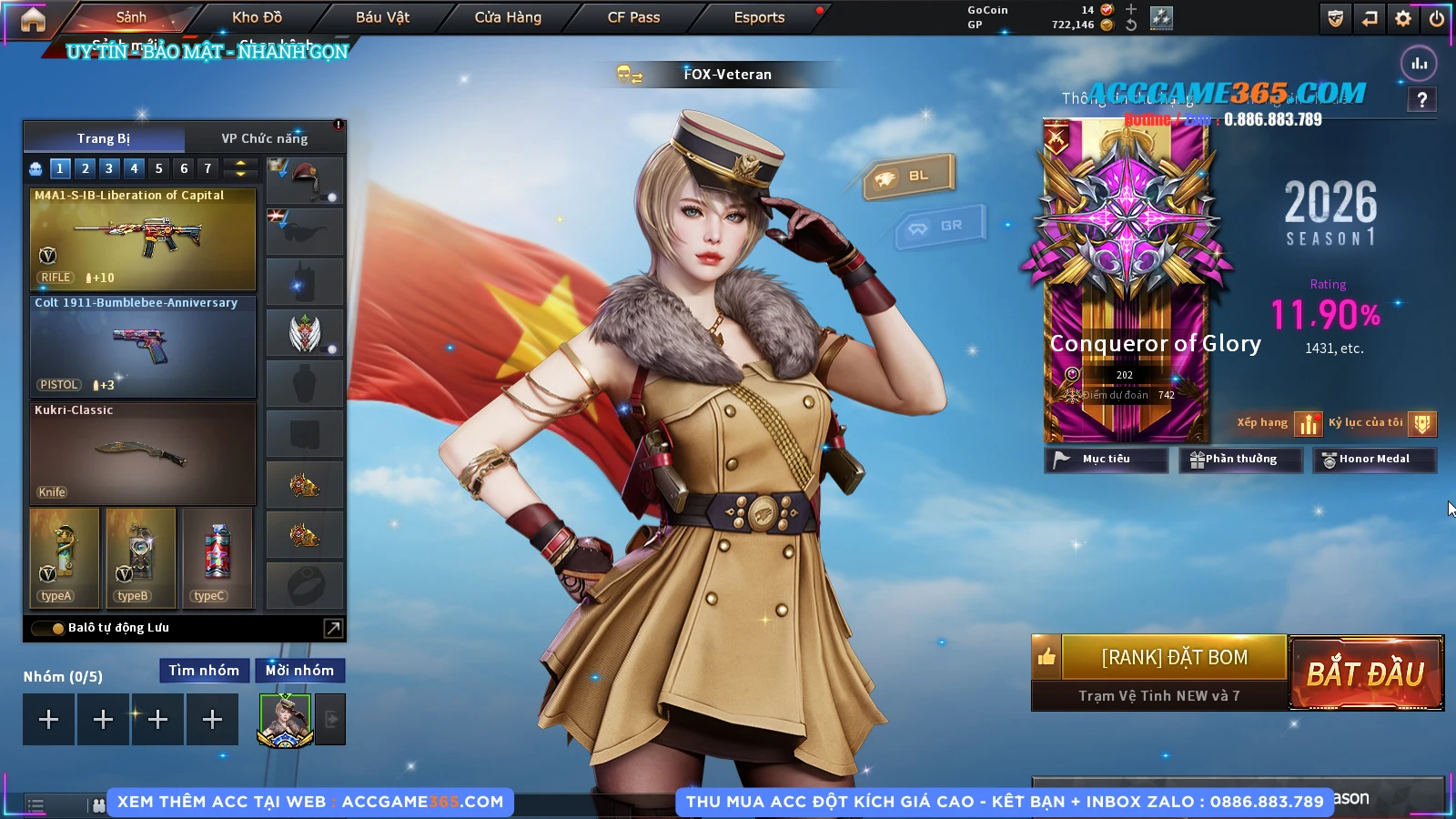Invite players with Mời nhóm
The height and width of the screenshot is (819, 1456).
point(299,671)
